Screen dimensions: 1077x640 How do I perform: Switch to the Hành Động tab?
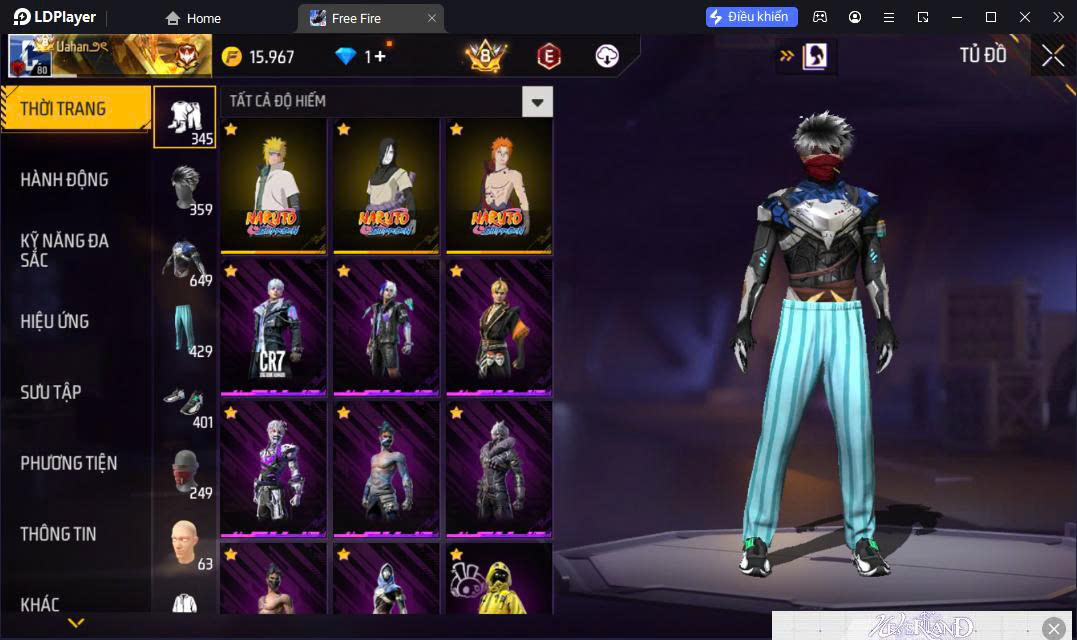click(65, 180)
